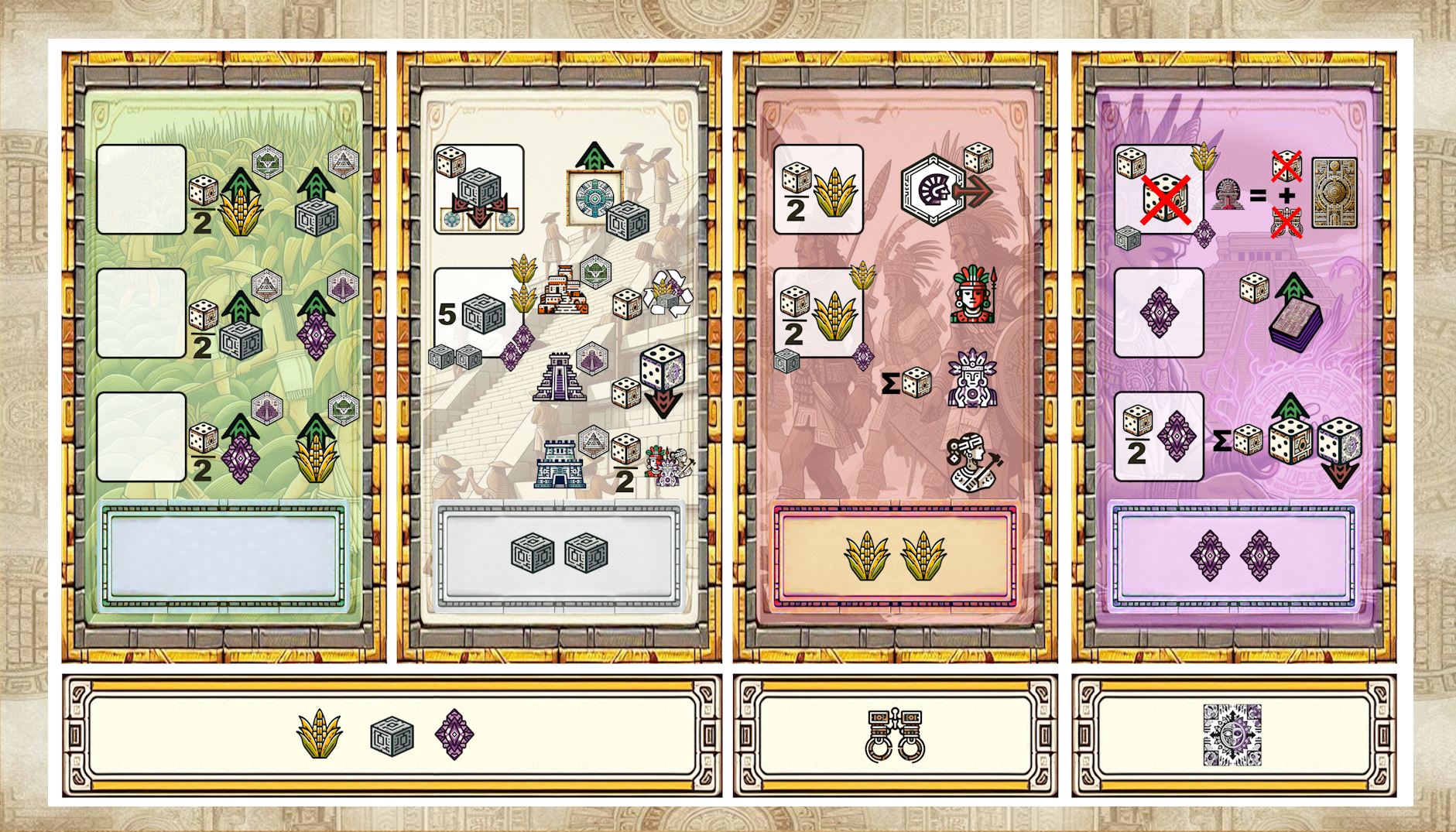
Task: Select the empty green board reward box
Action: [x=224, y=554]
